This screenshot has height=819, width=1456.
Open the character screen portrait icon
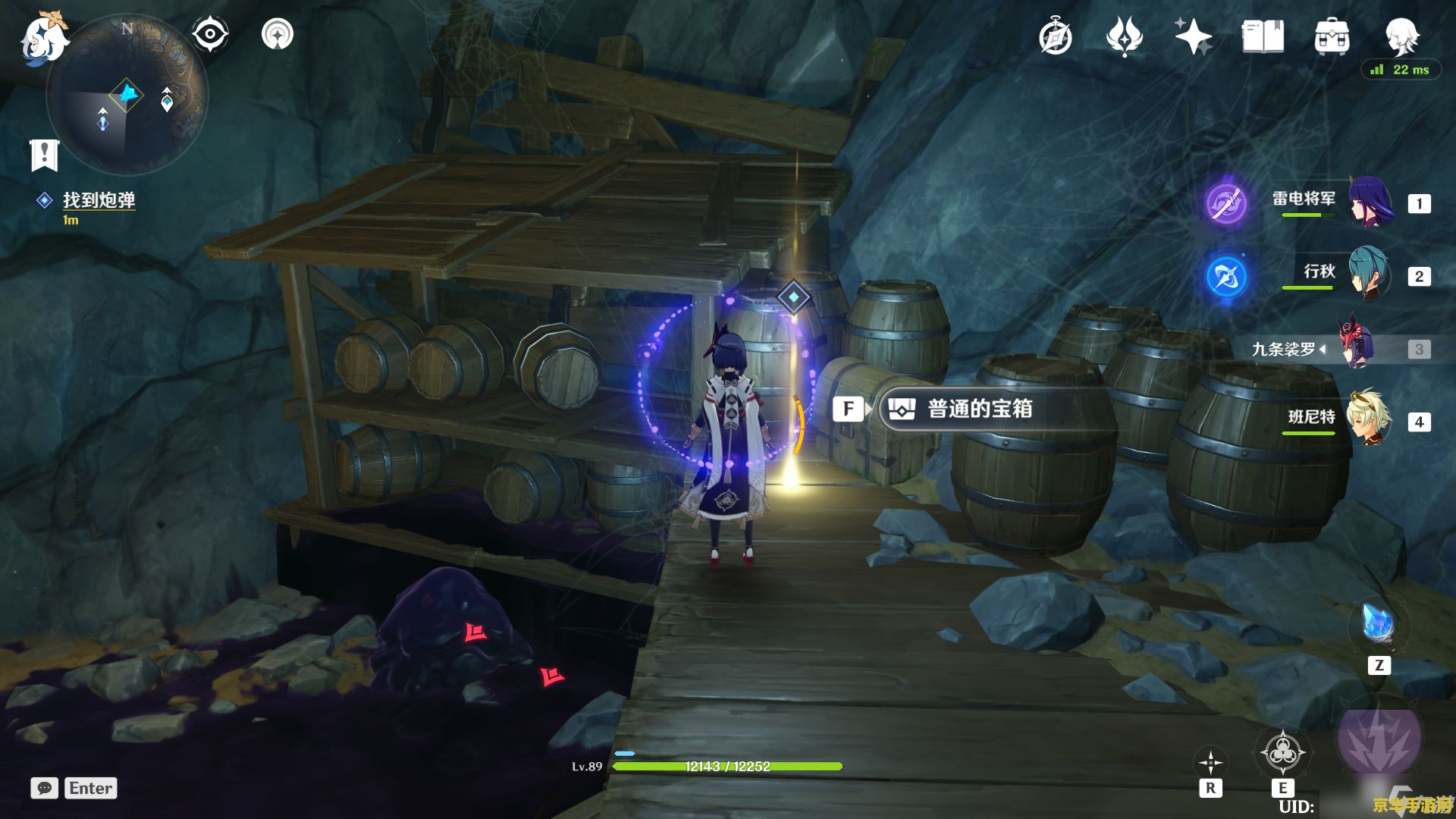(x=1401, y=35)
